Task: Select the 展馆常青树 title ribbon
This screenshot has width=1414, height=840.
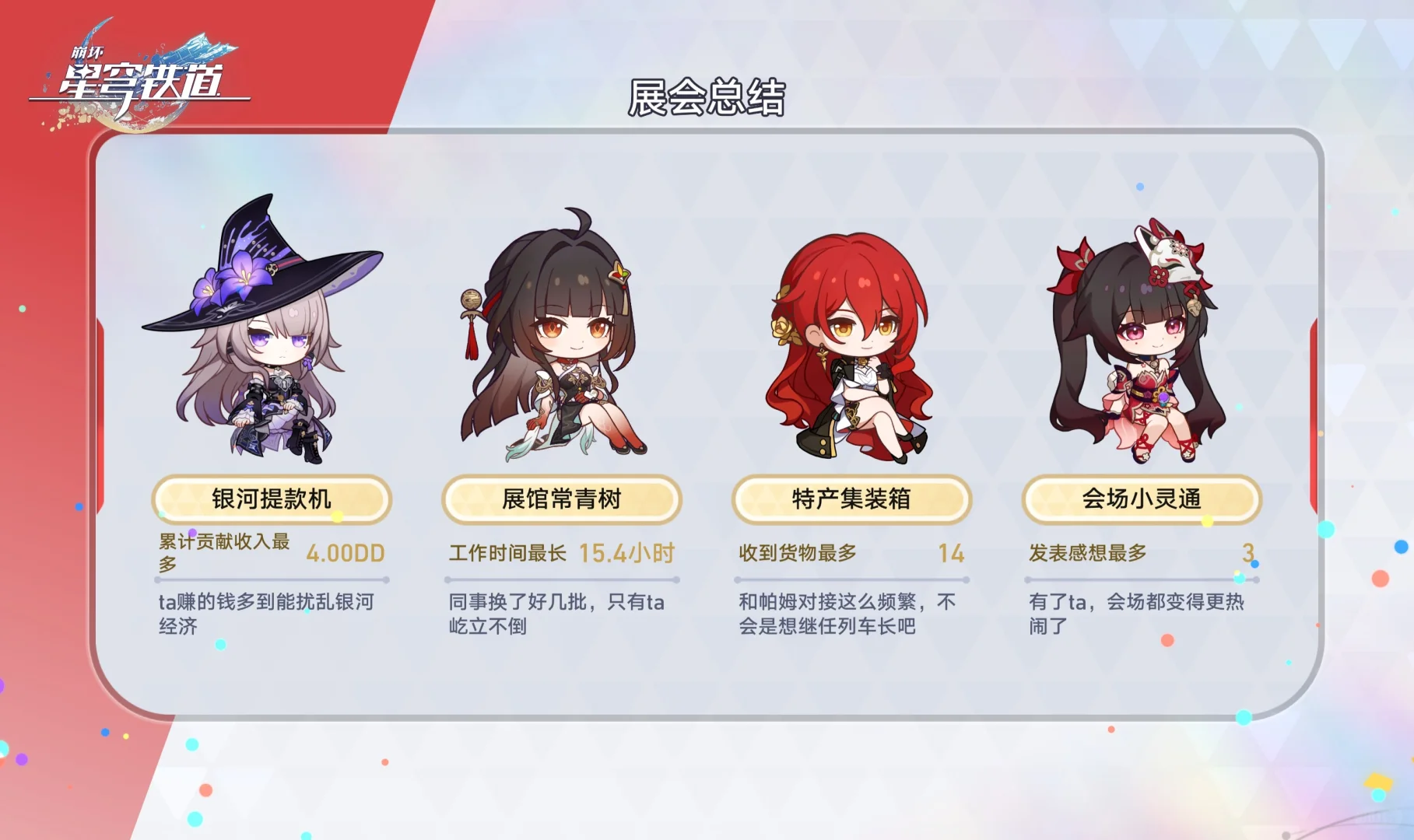Action: (560, 500)
